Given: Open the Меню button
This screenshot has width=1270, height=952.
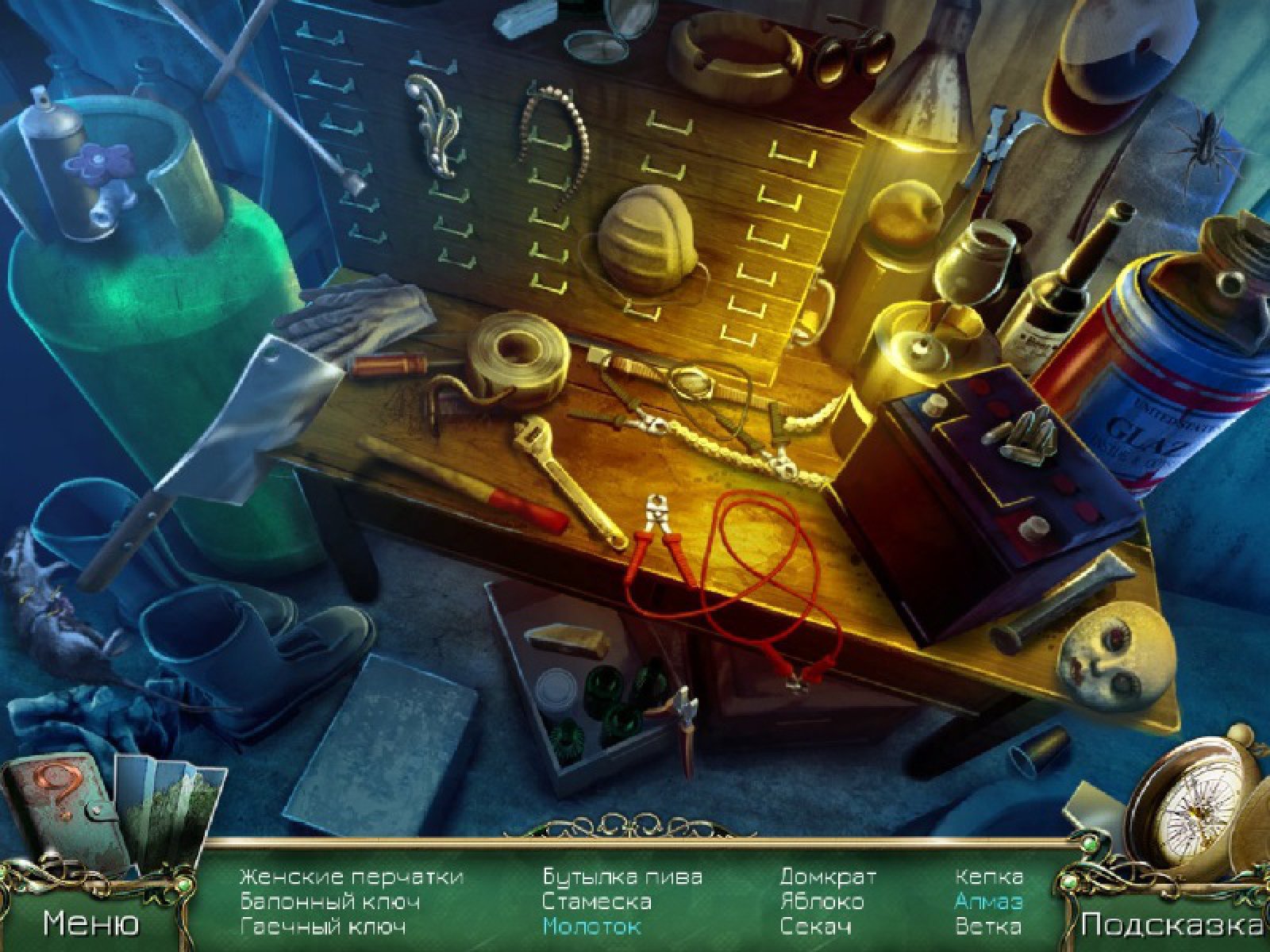Looking at the screenshot, I should [x=90, y=922].
